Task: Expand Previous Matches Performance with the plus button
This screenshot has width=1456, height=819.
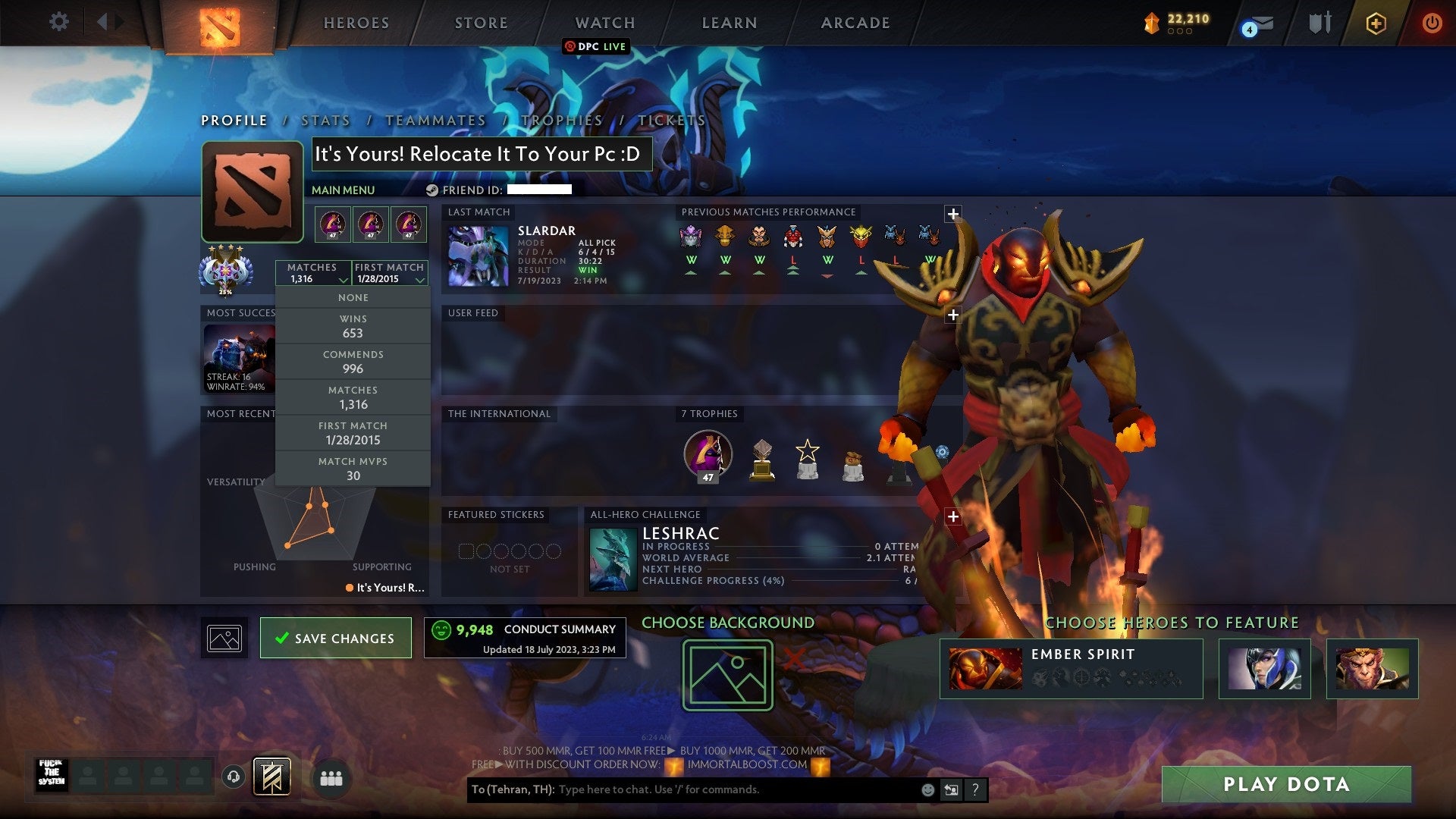Action: coord(953,214)
